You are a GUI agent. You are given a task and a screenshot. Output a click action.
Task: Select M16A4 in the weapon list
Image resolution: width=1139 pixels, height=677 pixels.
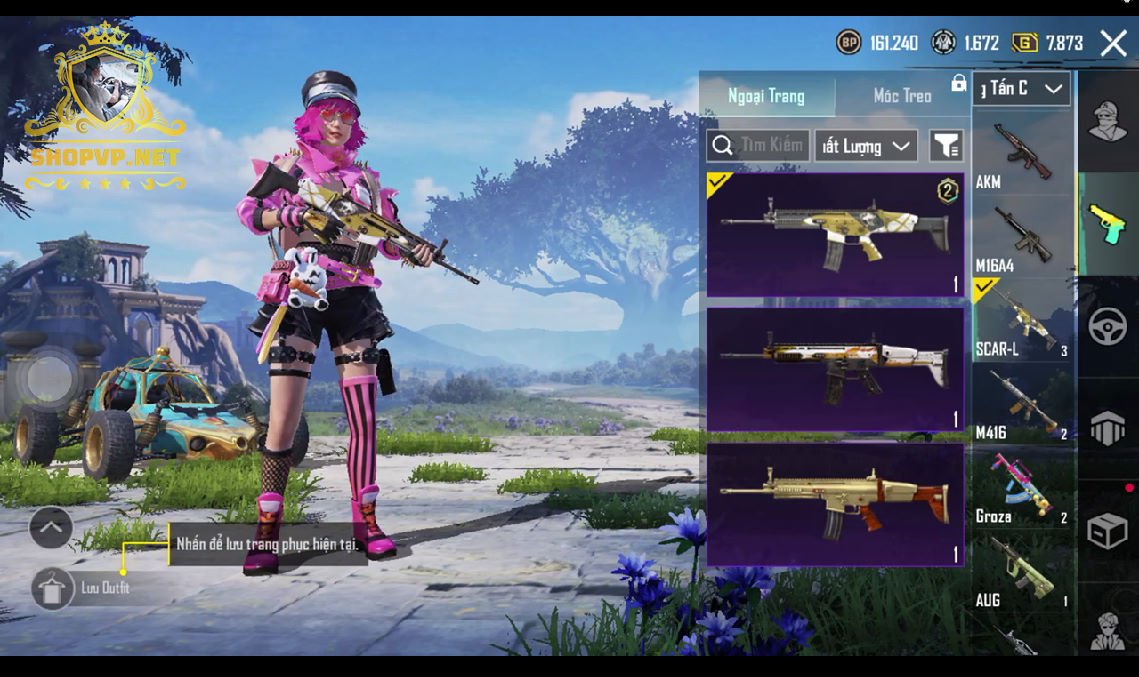(x=1022, y=236)
